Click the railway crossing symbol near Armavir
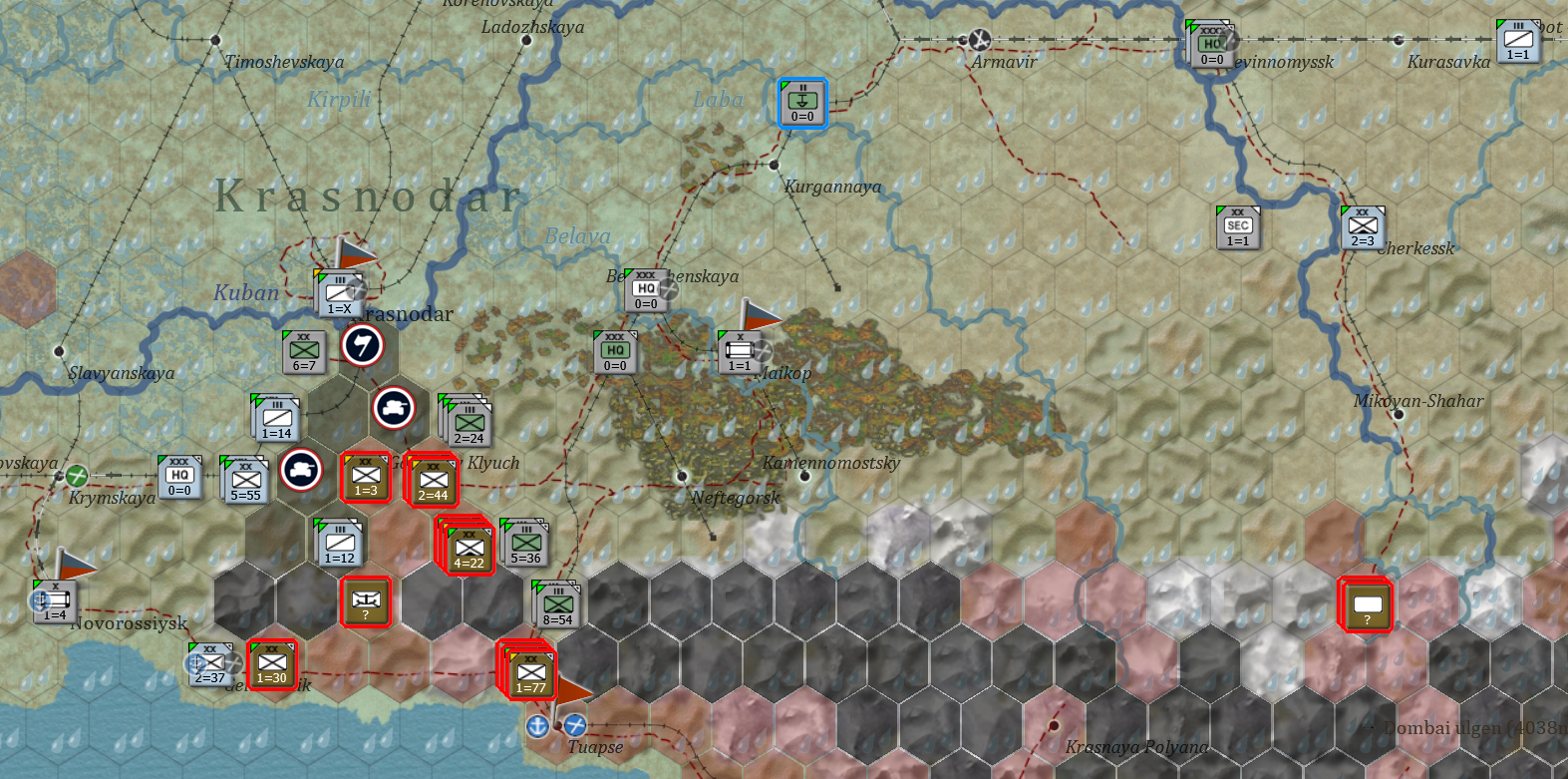The height and width of the screenshot is (779, 1568). coord(979,38)
